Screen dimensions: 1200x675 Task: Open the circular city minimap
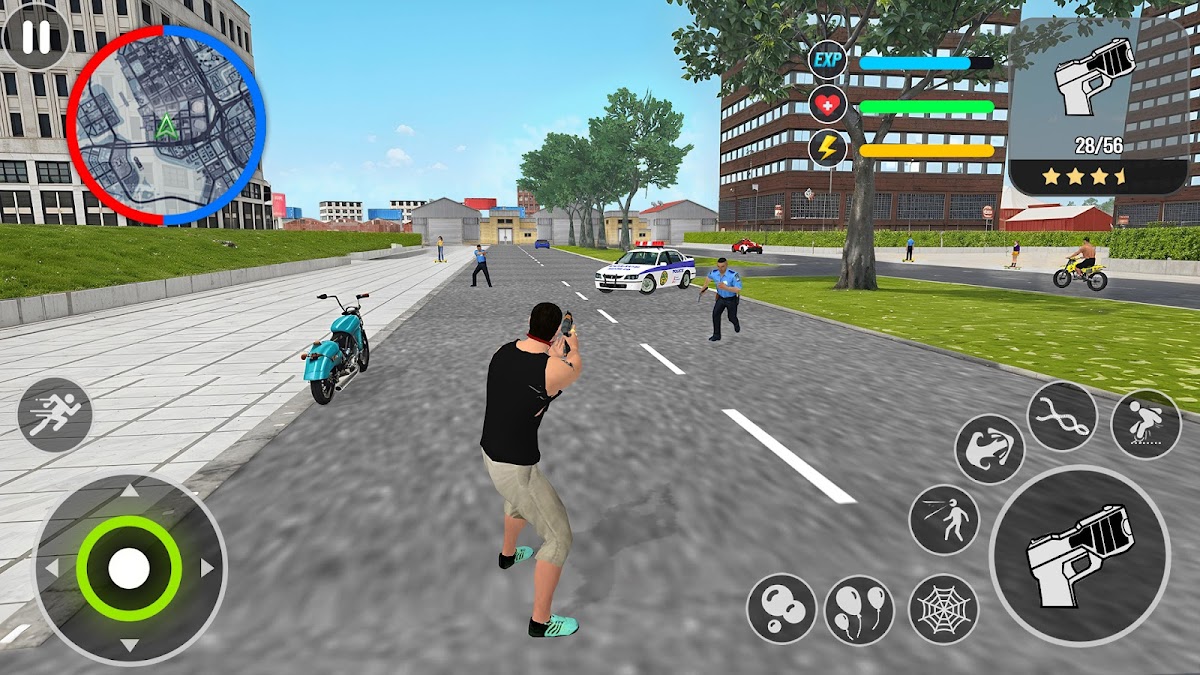click(x=166, y=125)
